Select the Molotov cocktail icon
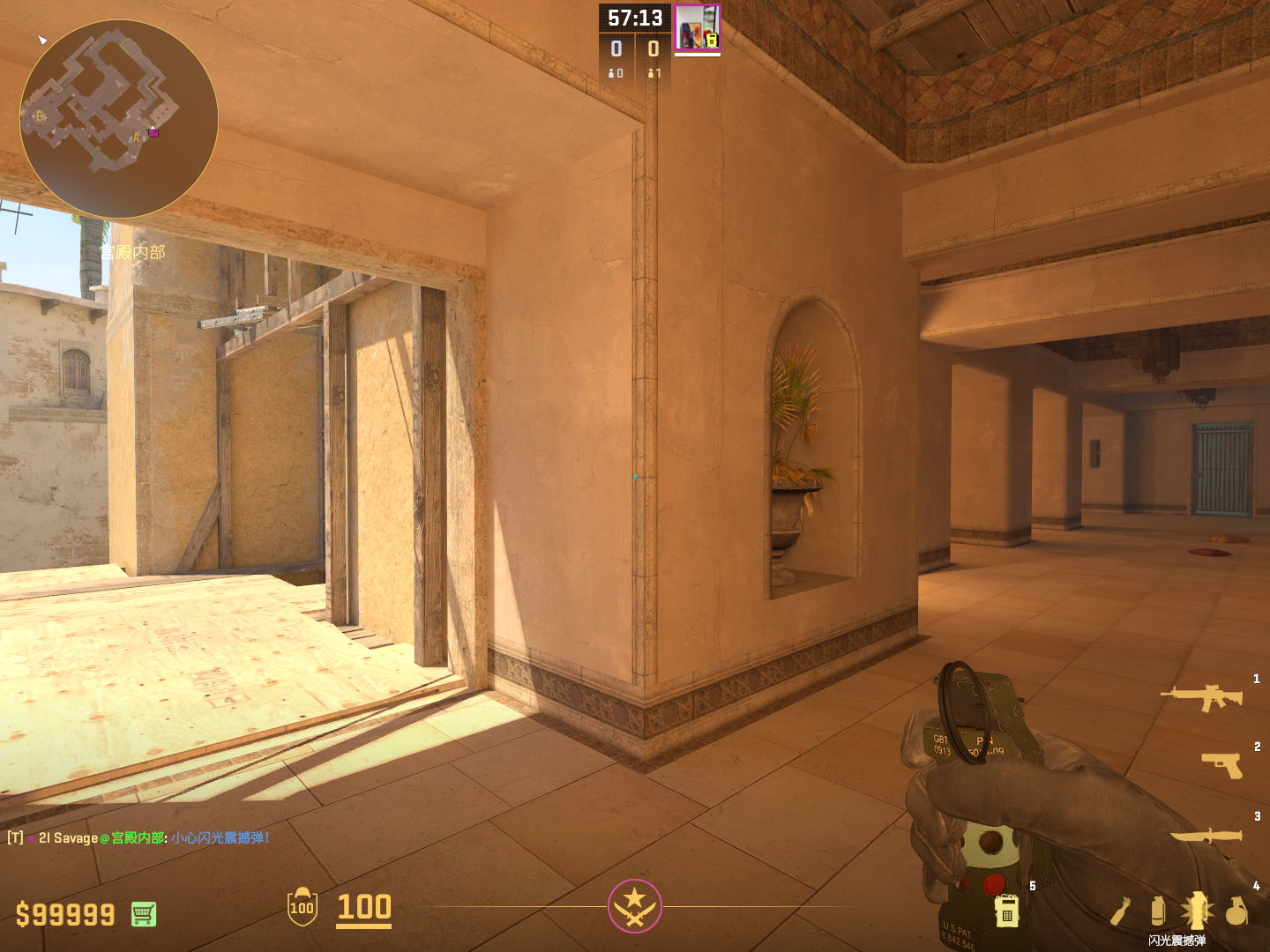This screenshot has height=952, width=1270. (1120, 911)
